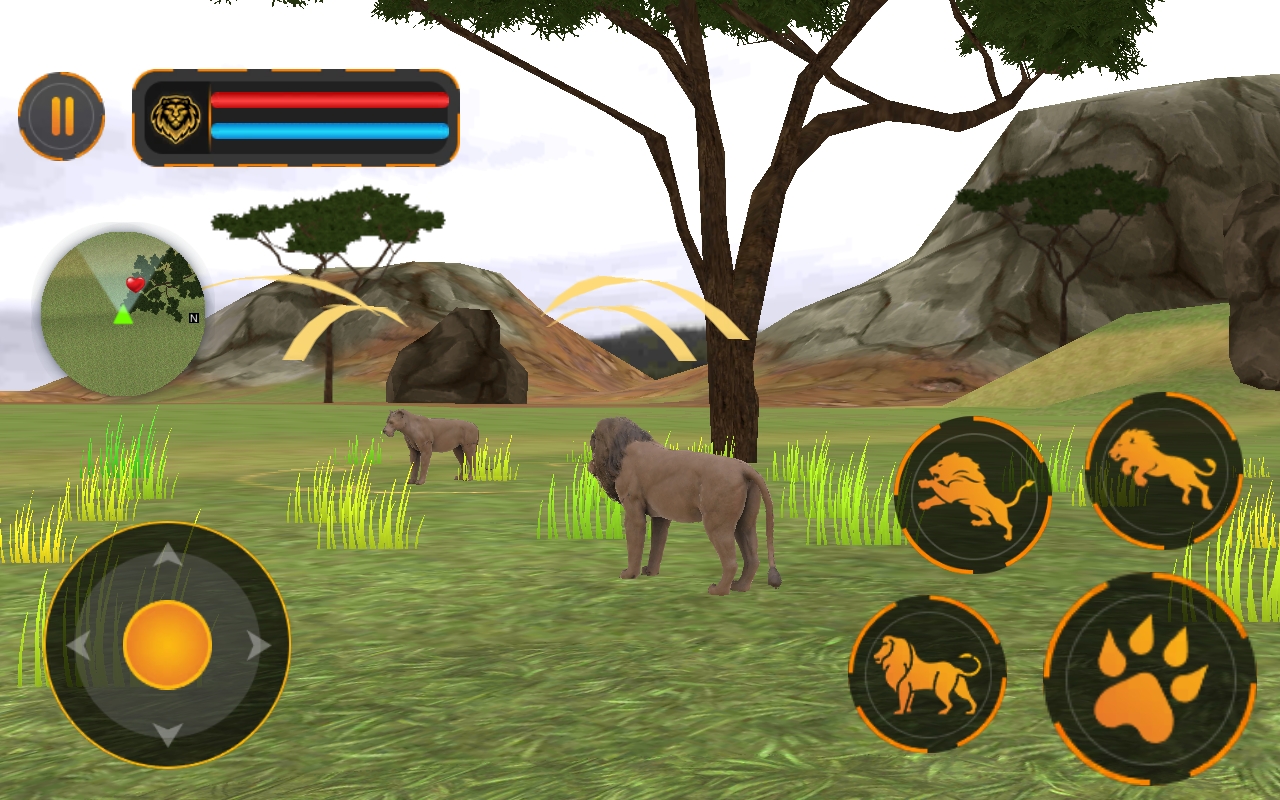This screenshot has height=800, width=1280.
Task: Click the lion portrait in the status bar
Action: 176,120
